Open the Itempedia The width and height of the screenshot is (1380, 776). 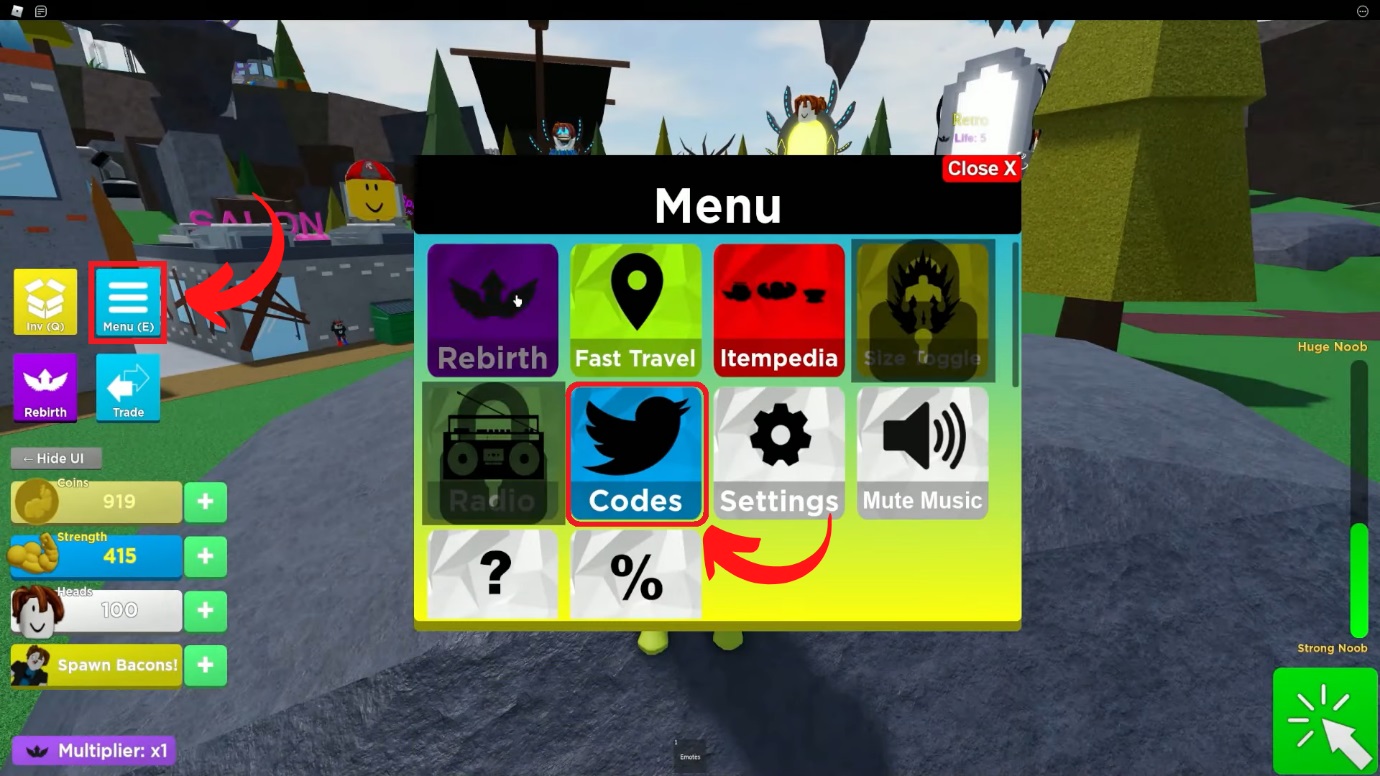click(x=778, y=309)
